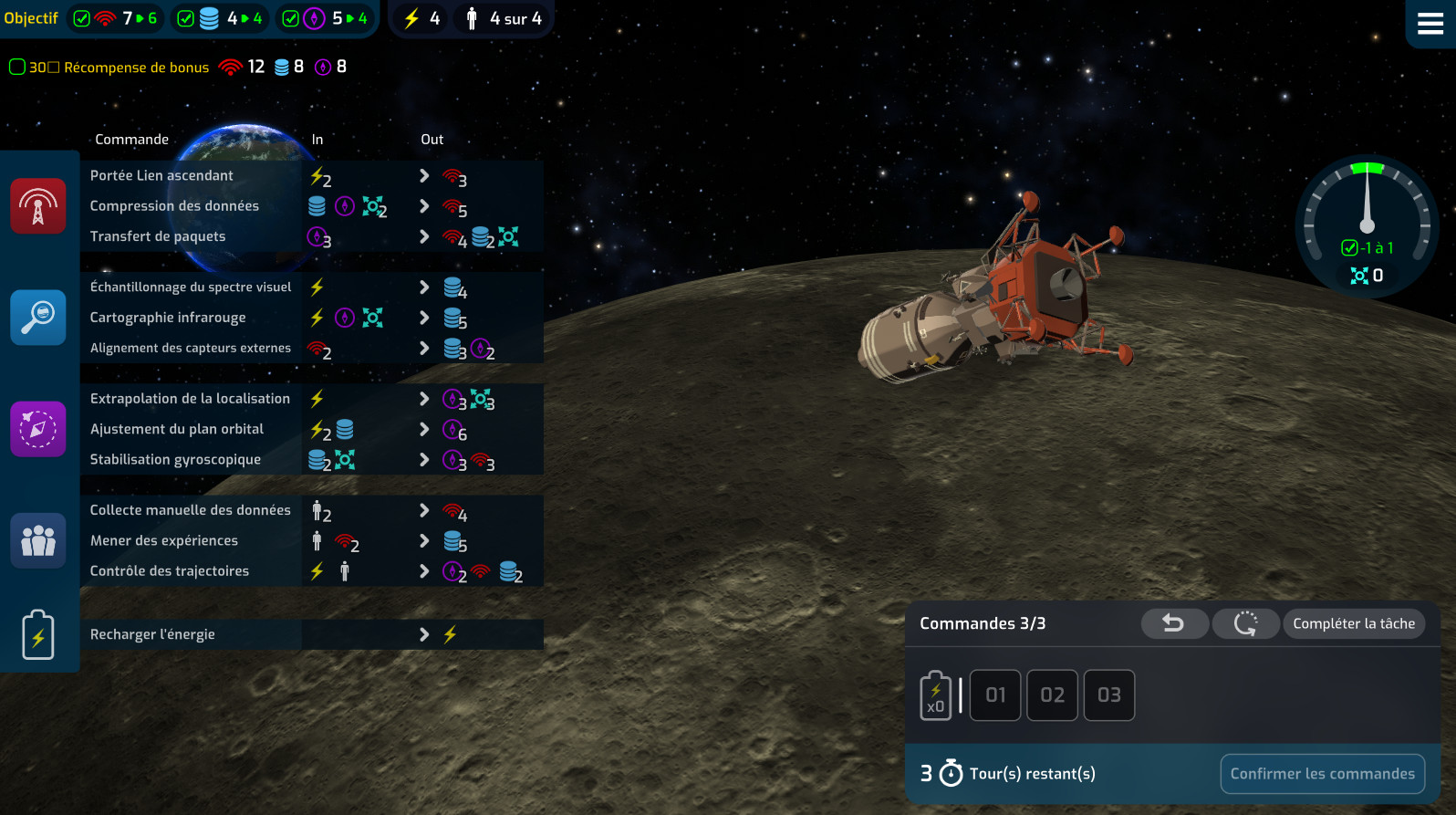Open the red communications antenna category

(38, 206)
